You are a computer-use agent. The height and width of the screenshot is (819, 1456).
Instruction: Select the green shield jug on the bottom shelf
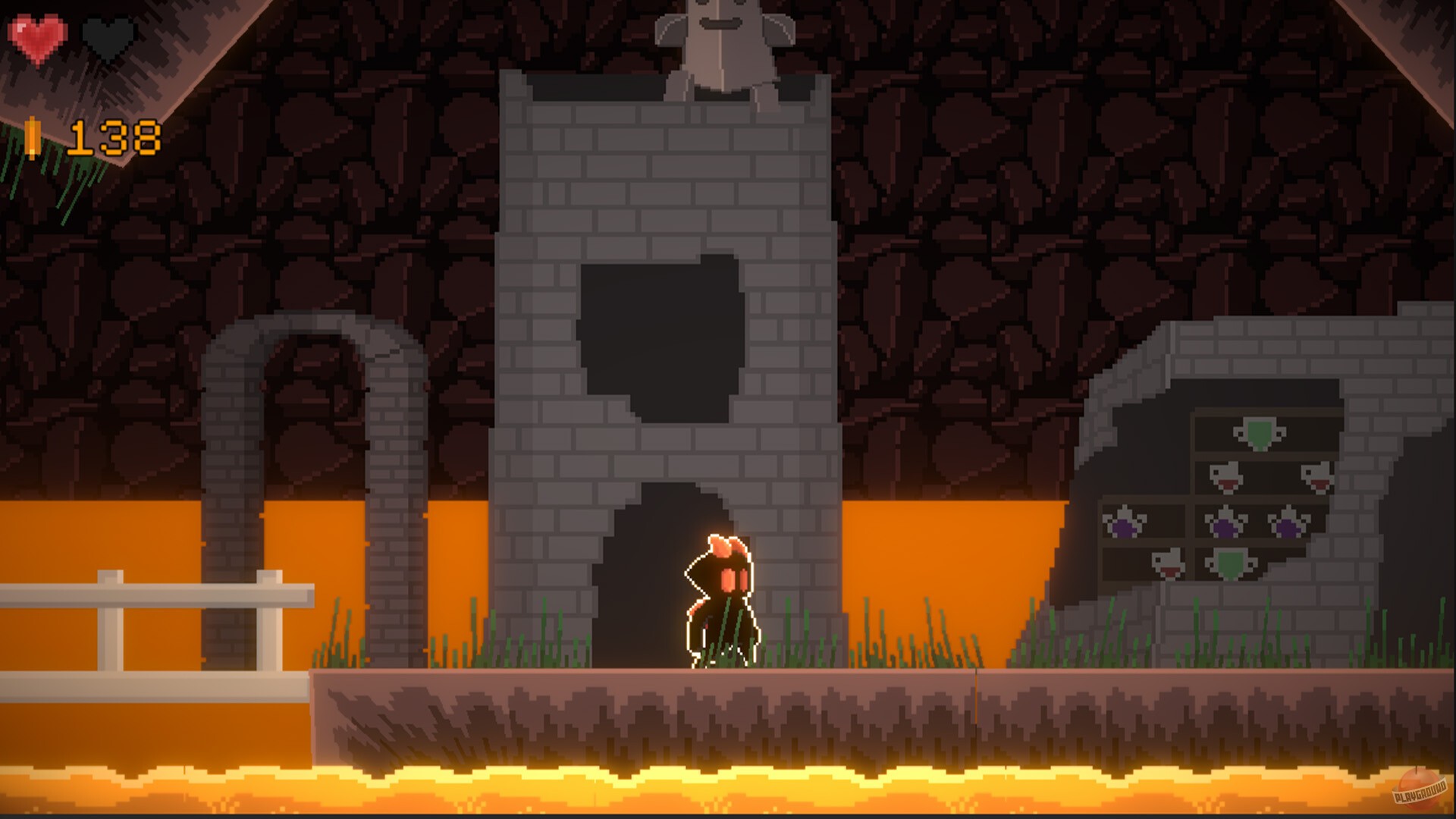(x=1229, y=566)
